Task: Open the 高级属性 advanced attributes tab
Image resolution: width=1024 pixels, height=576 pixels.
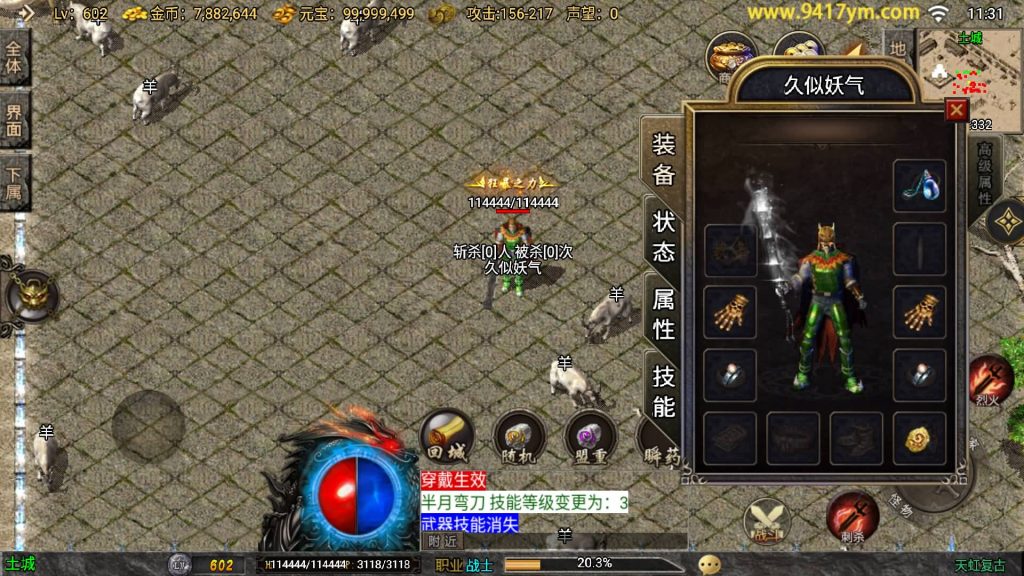Action: click(x=984, y=180)
